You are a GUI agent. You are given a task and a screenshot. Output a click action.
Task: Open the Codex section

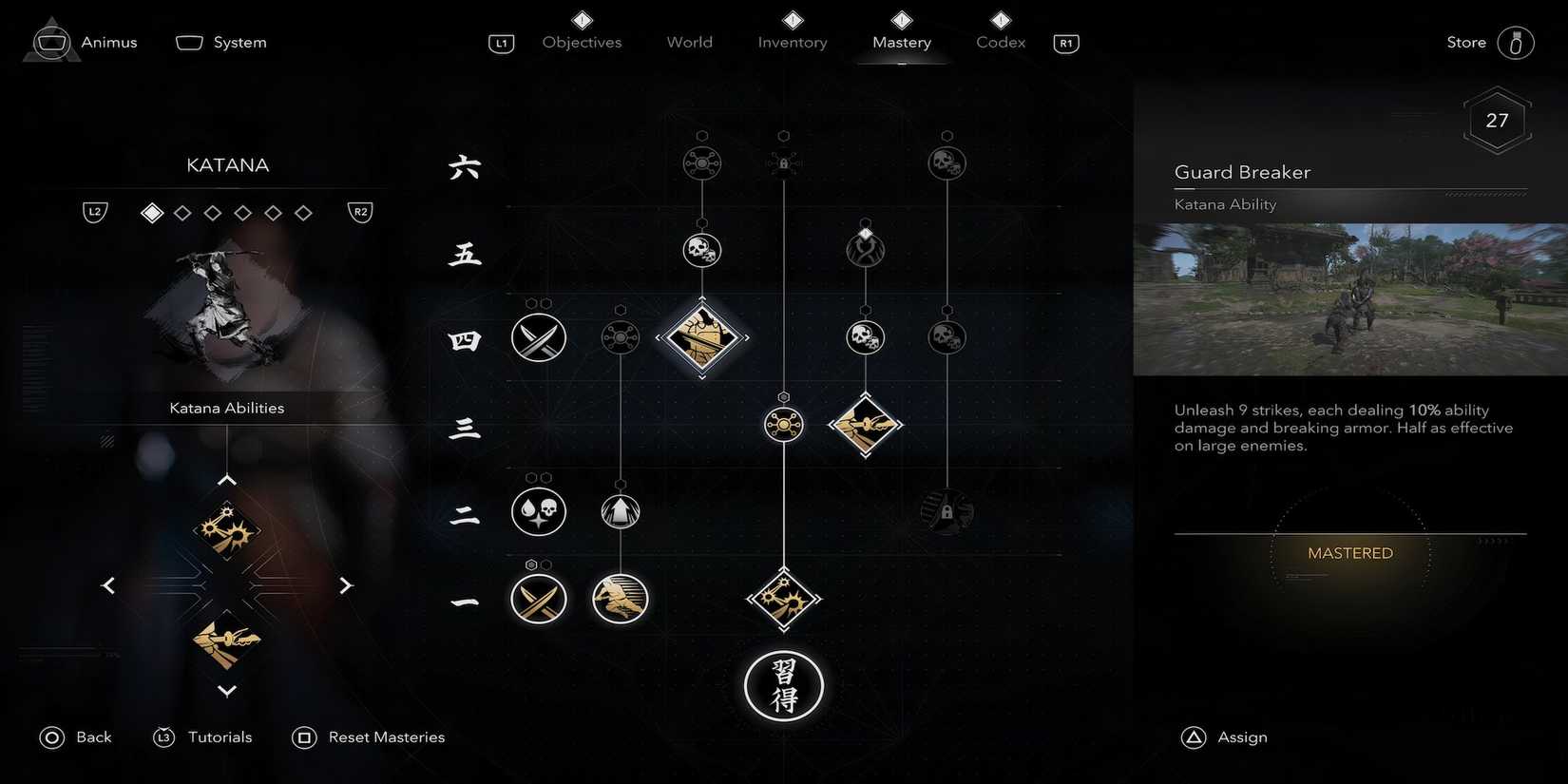tap(999, 42)
